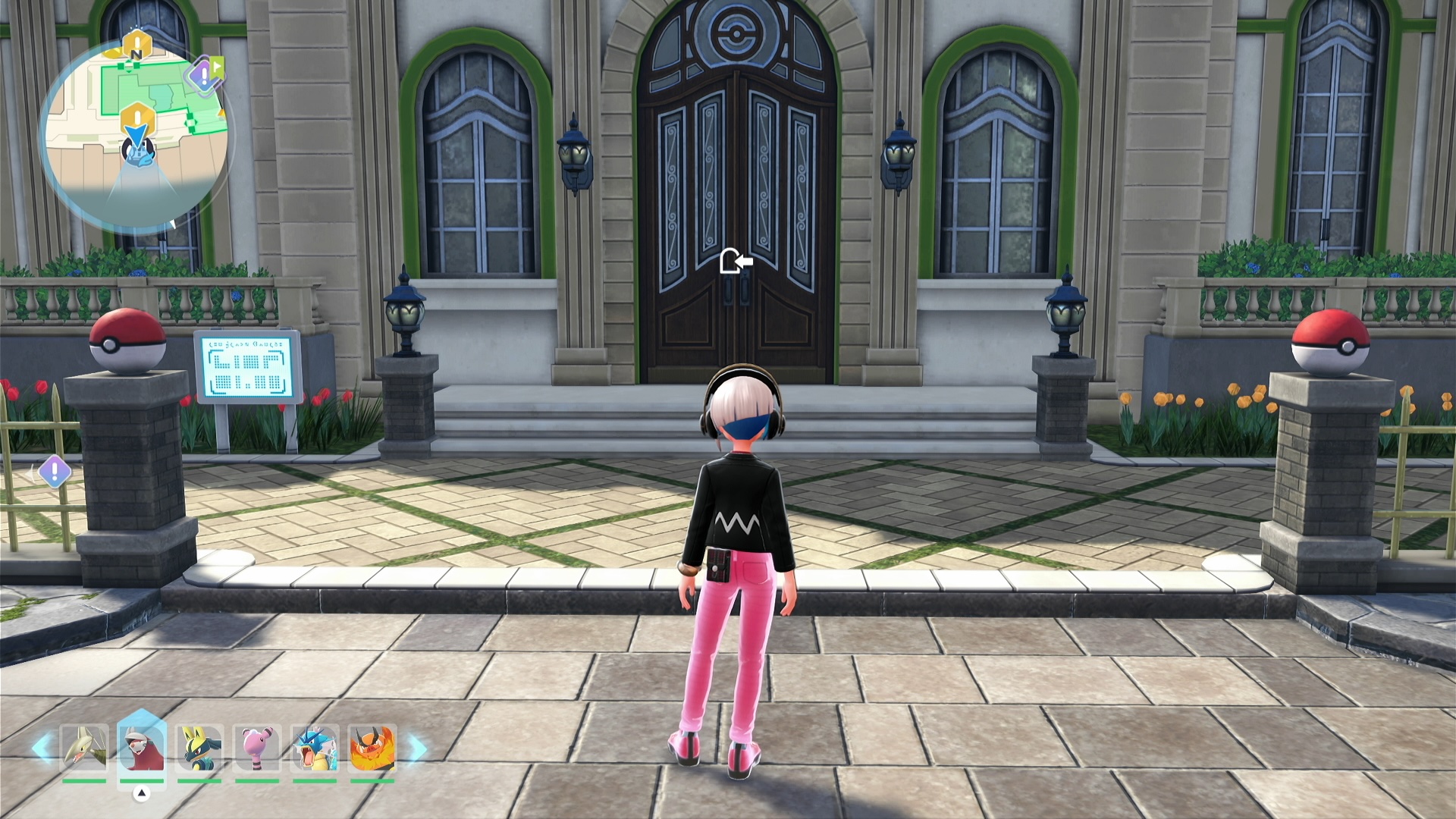Click the party bar's right arrow
The image size is (1456, 819).
click(416, 748)
